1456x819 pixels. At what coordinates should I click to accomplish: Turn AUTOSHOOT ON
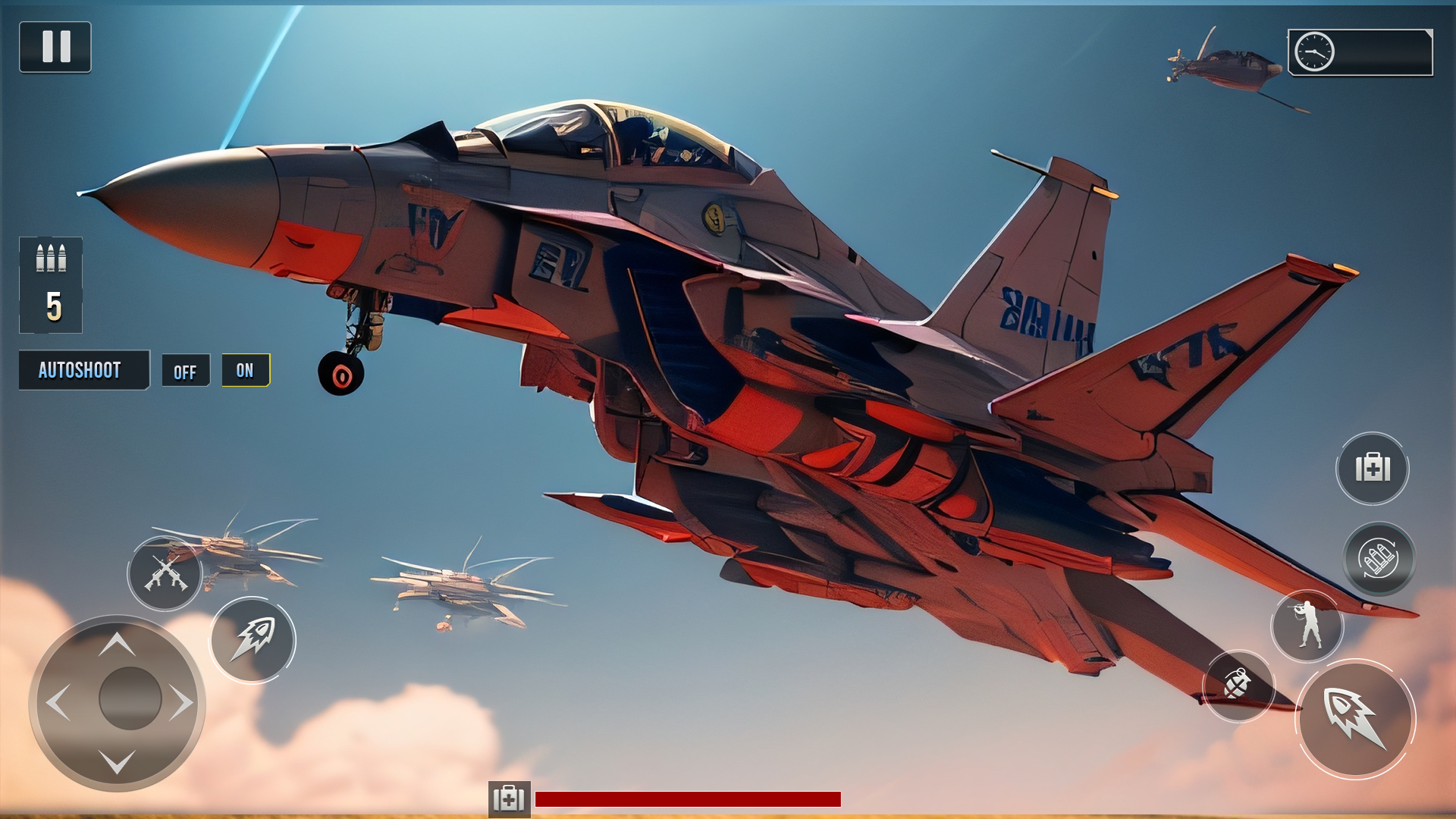[x=246, y=371]
